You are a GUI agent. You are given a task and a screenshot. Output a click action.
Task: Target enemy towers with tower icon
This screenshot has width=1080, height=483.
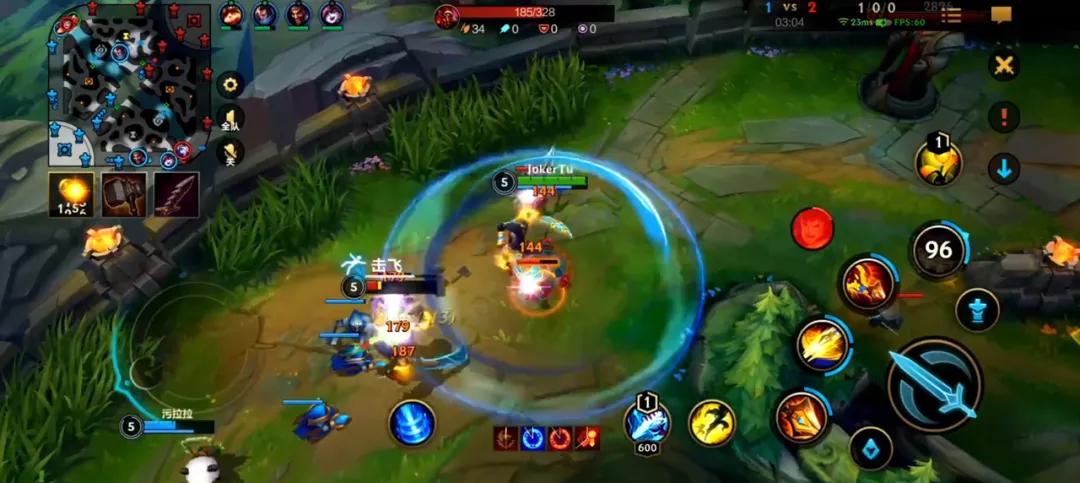point(977,309)
